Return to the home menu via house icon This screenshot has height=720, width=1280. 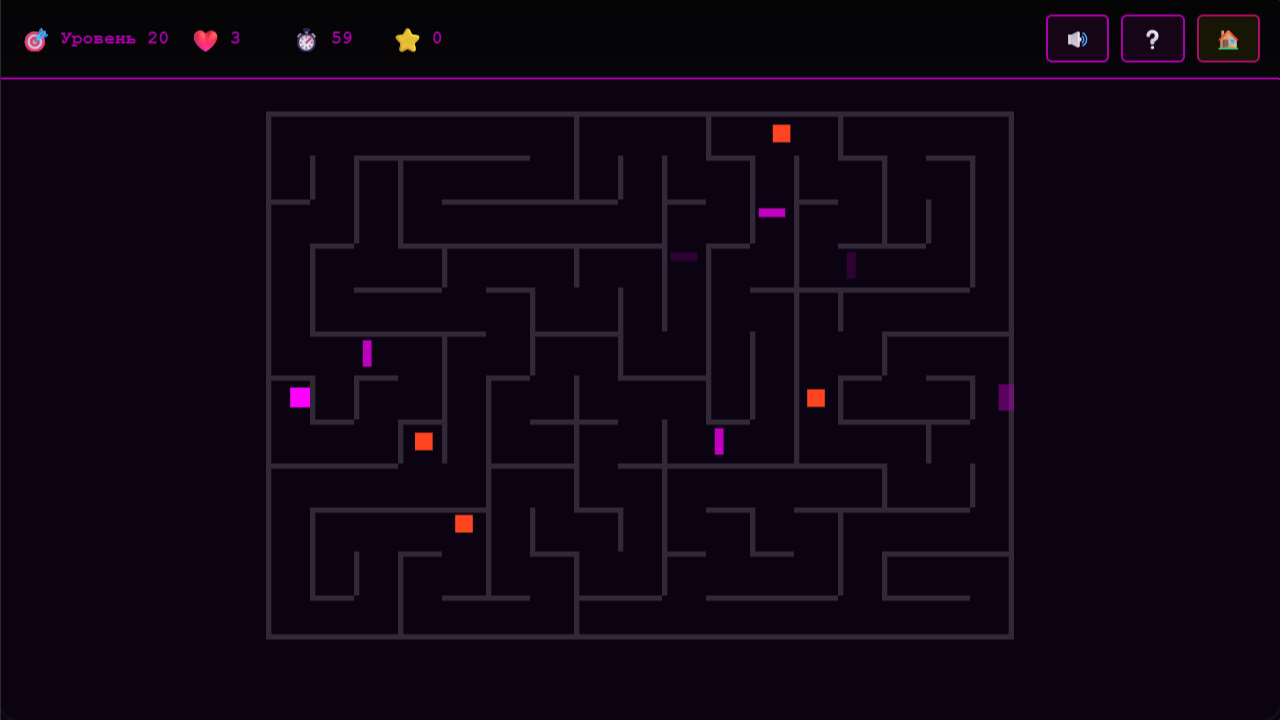point(1228,38)
